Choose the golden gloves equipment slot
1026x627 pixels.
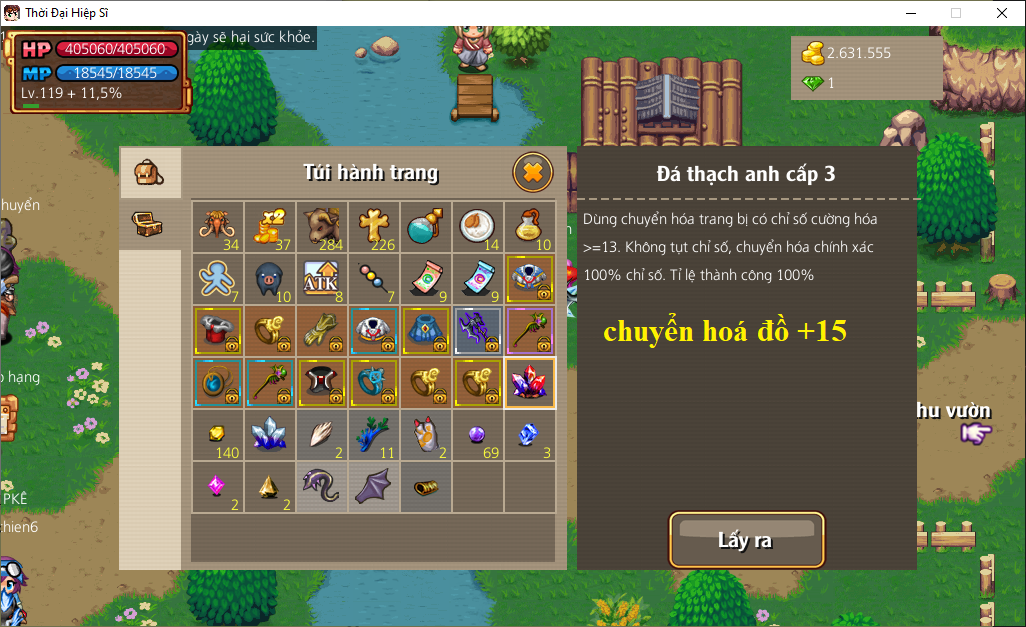[321, 331]
